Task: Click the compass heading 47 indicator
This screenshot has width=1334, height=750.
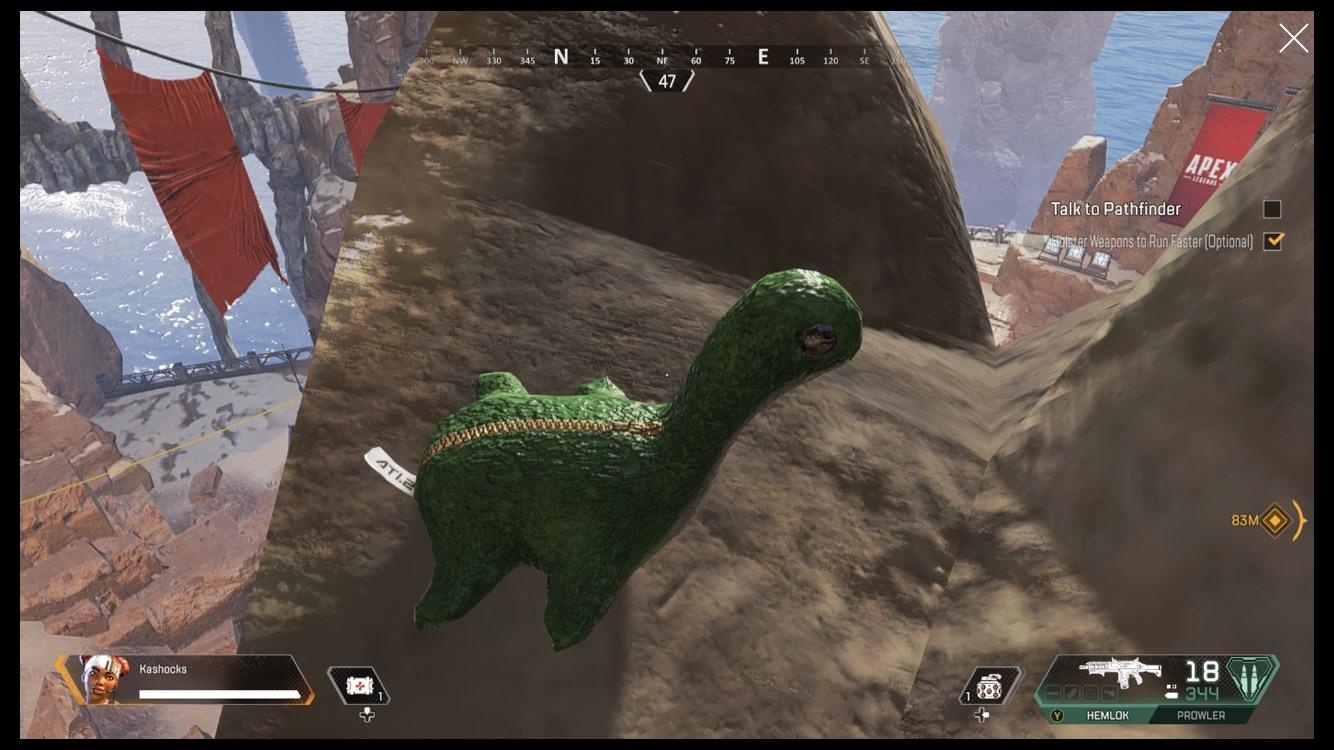Action: click(x=667, y=79)
